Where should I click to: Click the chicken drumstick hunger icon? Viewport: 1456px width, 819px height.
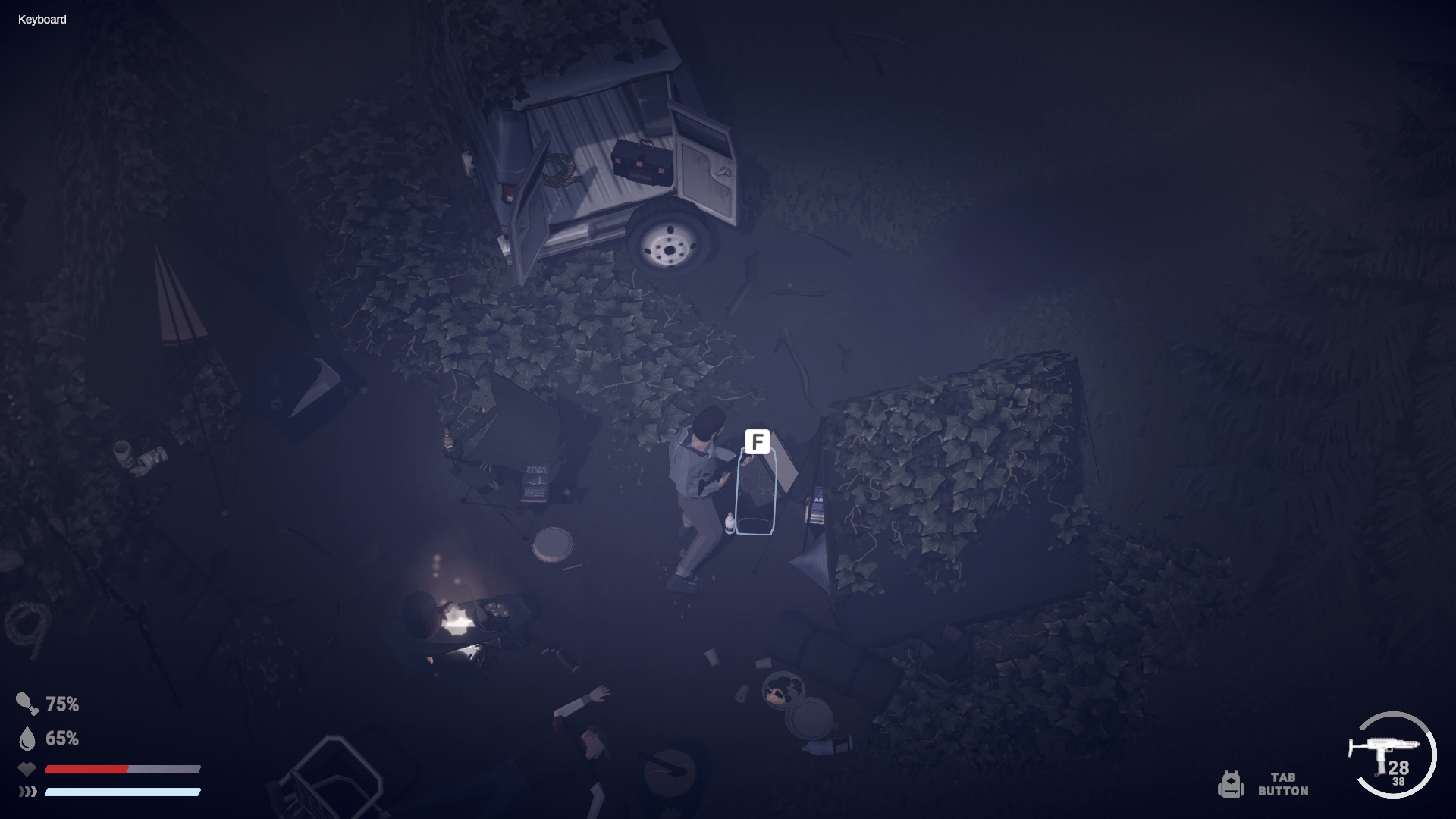27,704
